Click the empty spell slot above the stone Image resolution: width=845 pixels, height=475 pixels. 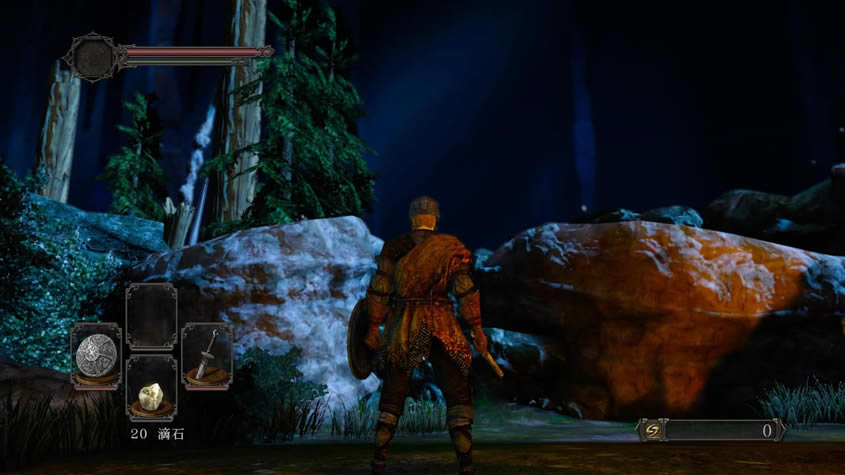(152, 315)
